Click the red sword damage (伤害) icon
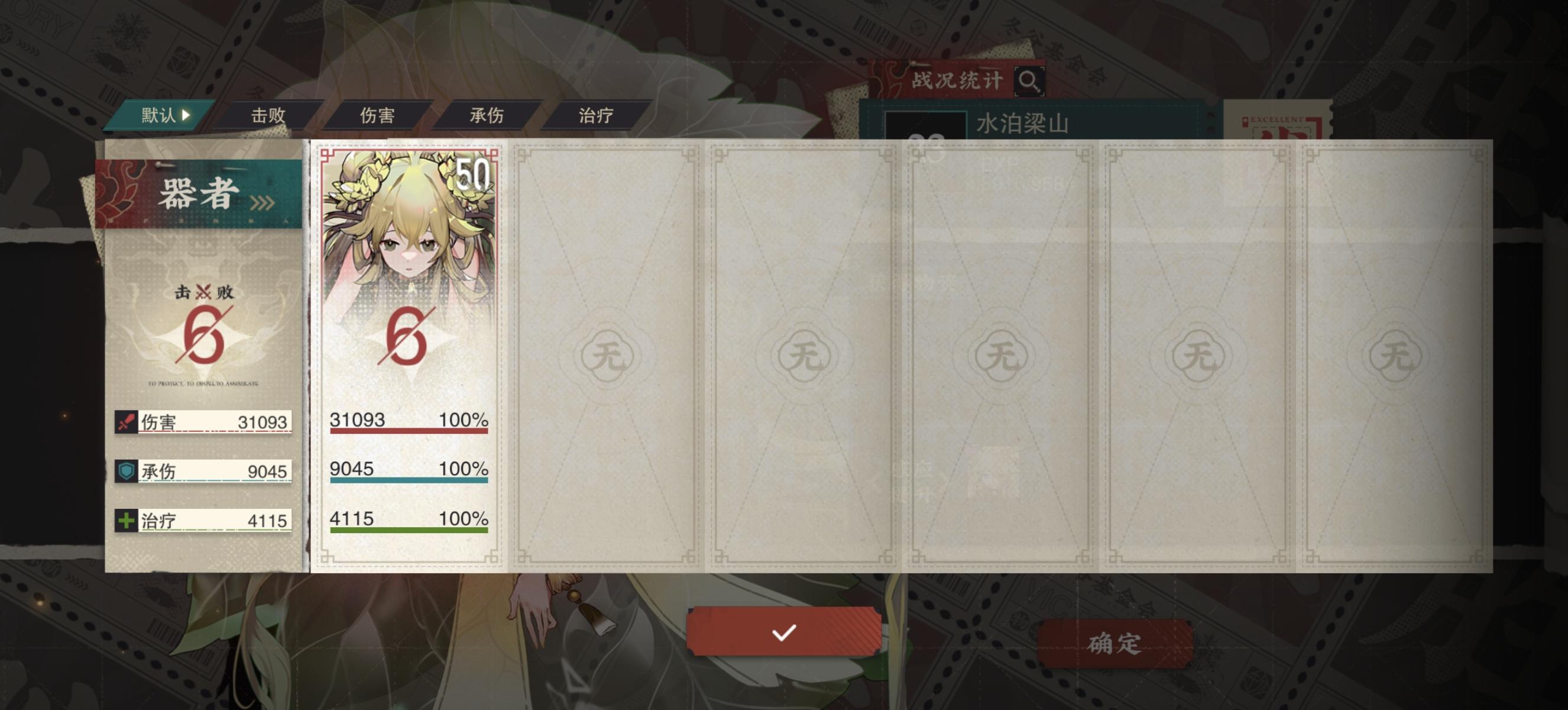This screenshot has height=710, width=1568. tap(126, 421)
